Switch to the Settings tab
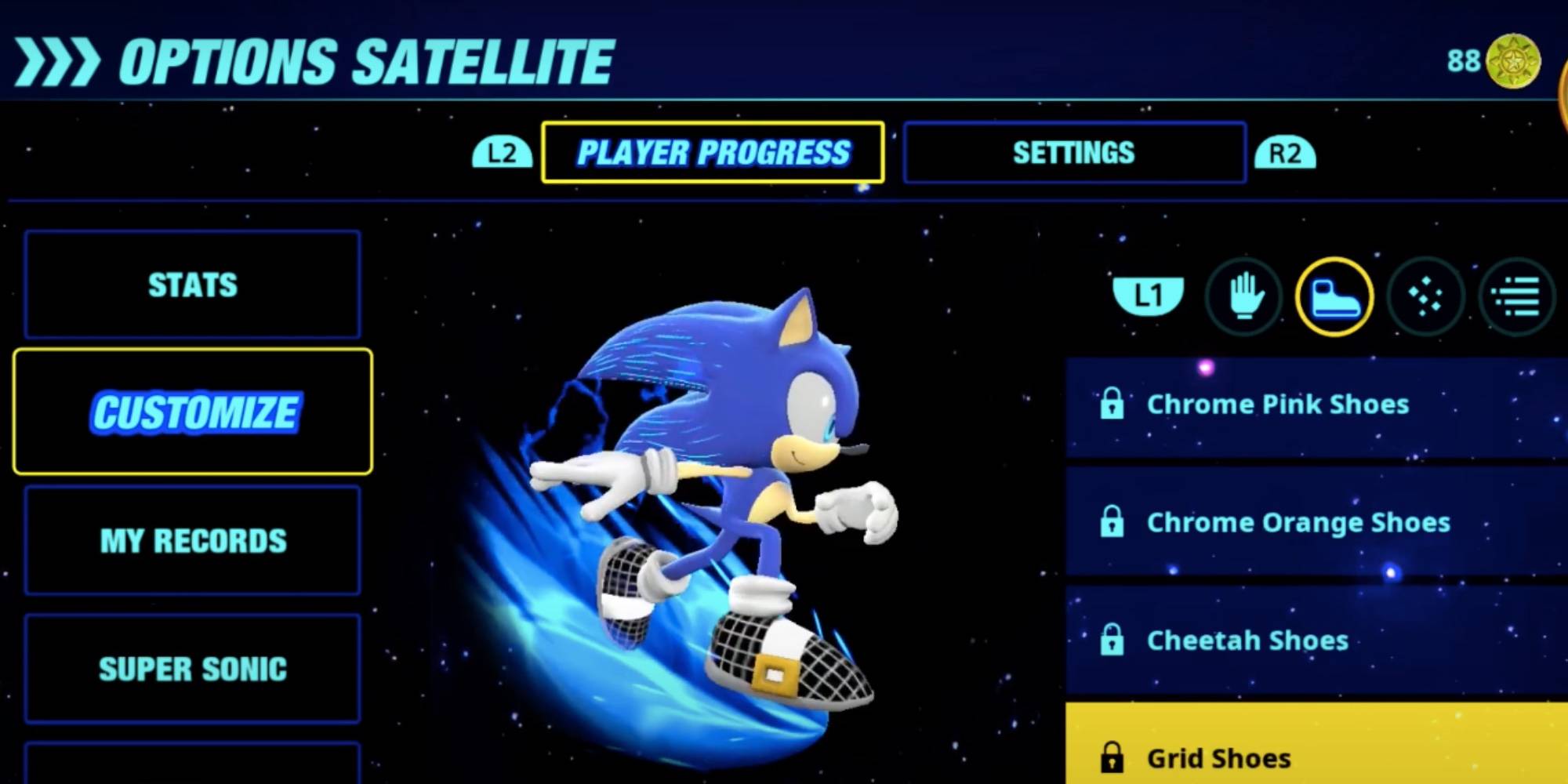The image size is (1568, 784). 1074,153
